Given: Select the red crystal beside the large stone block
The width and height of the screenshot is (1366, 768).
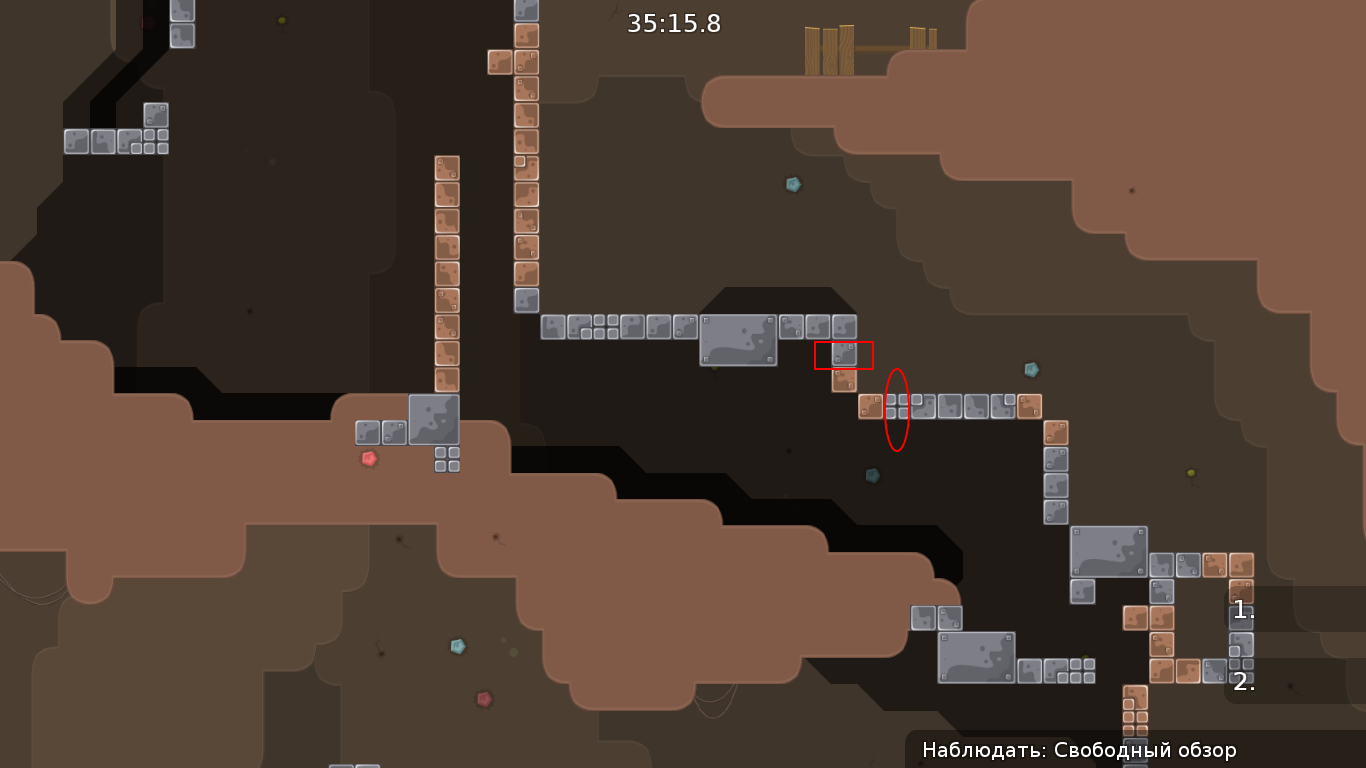Looking at the screenshot, I should tap(366, 460).
